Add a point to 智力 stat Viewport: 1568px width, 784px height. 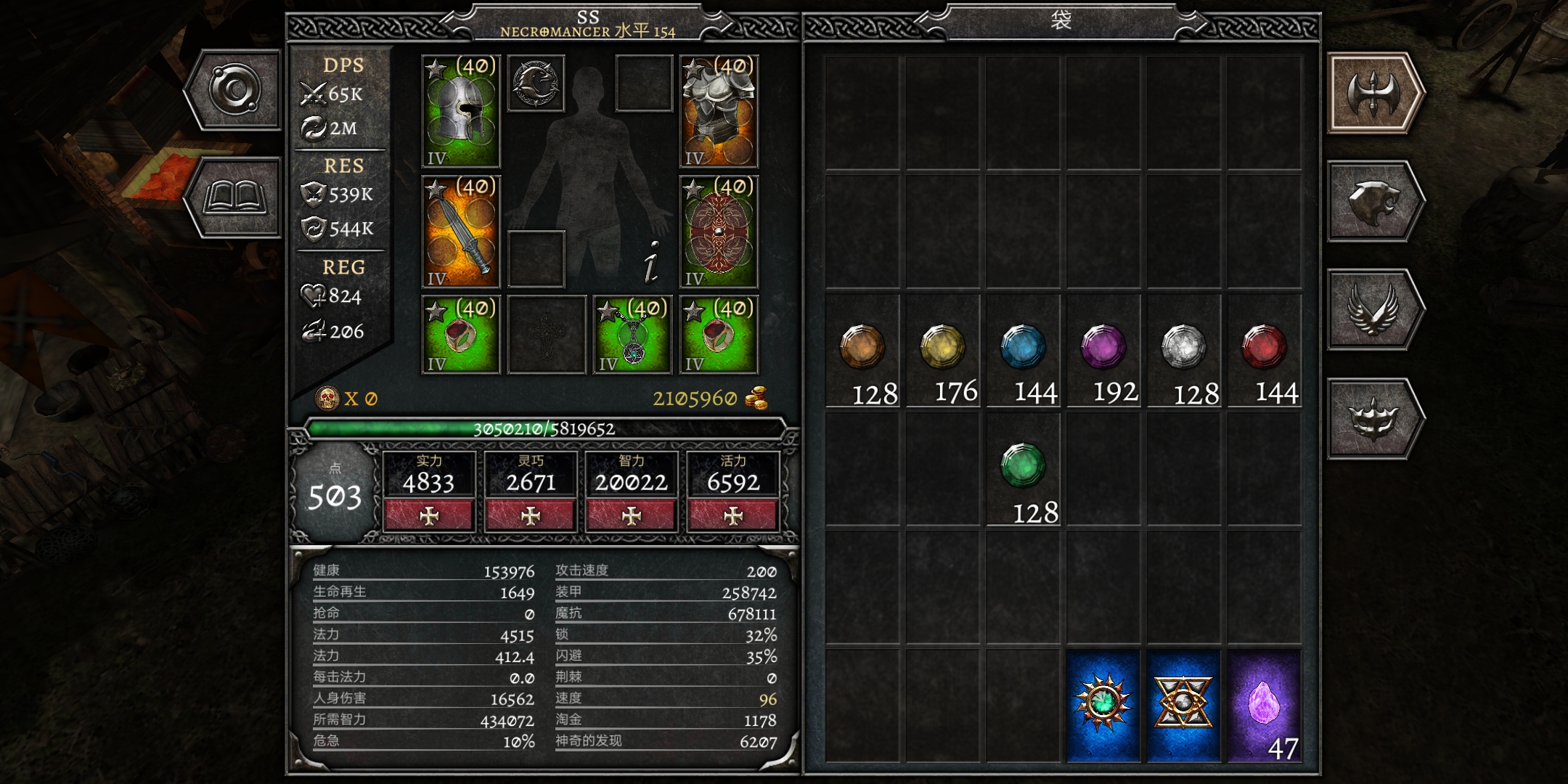coord(632,515)
